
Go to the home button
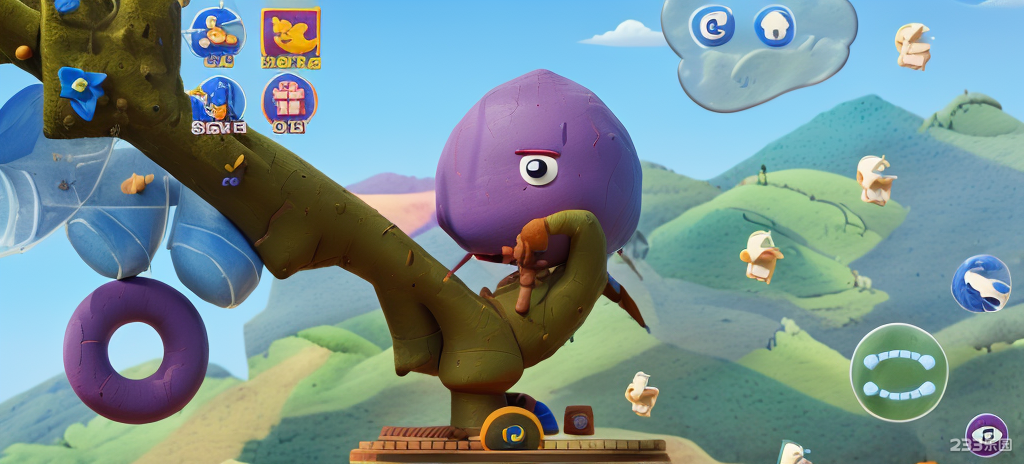click(x=774, y=26)
